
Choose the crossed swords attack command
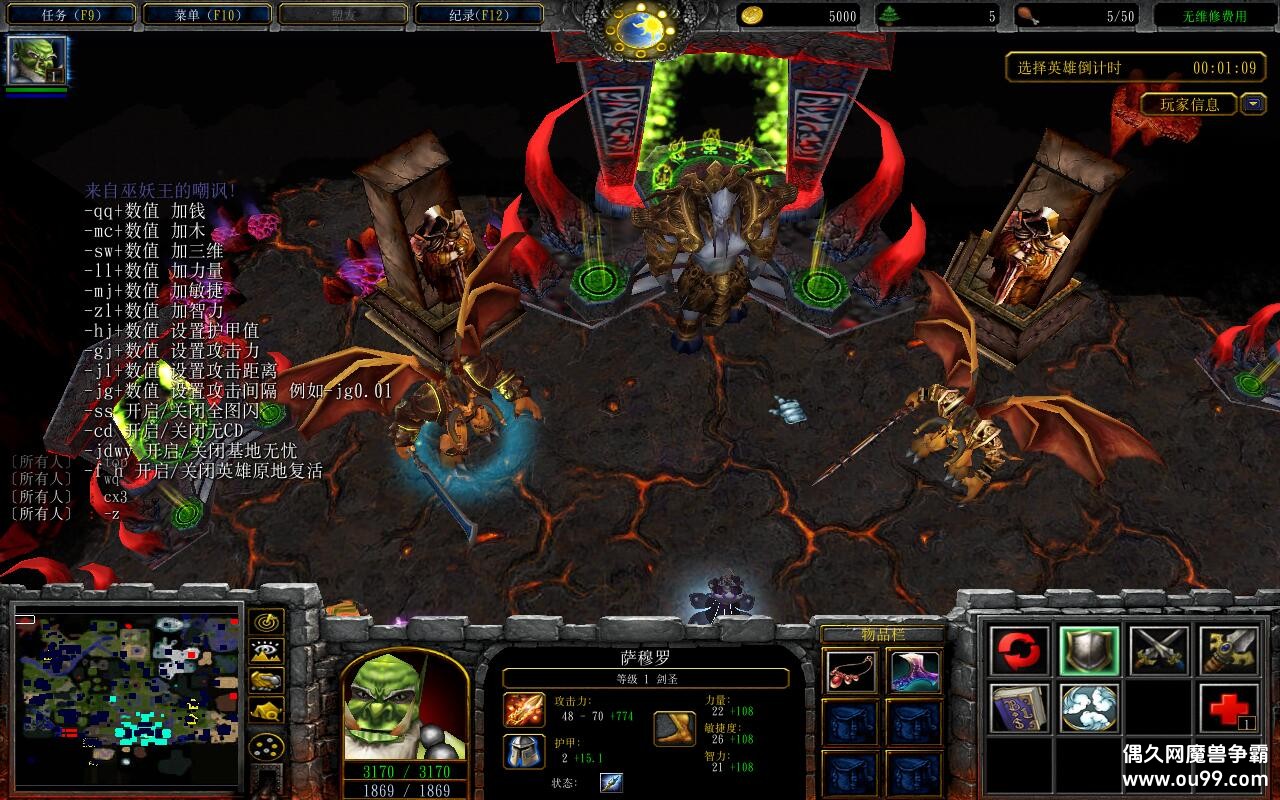1159,651
